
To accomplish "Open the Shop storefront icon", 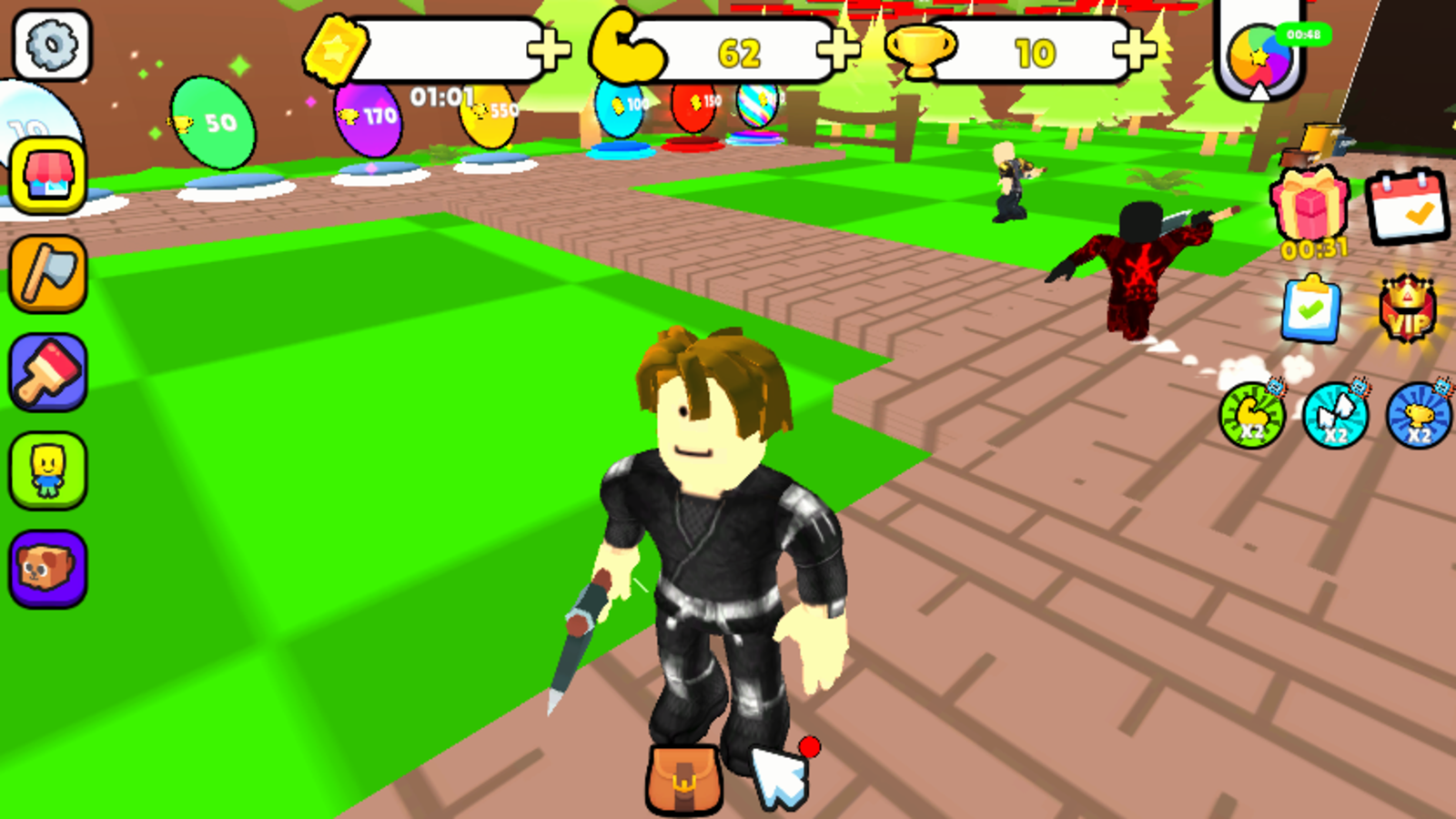I will coord(50,177).
